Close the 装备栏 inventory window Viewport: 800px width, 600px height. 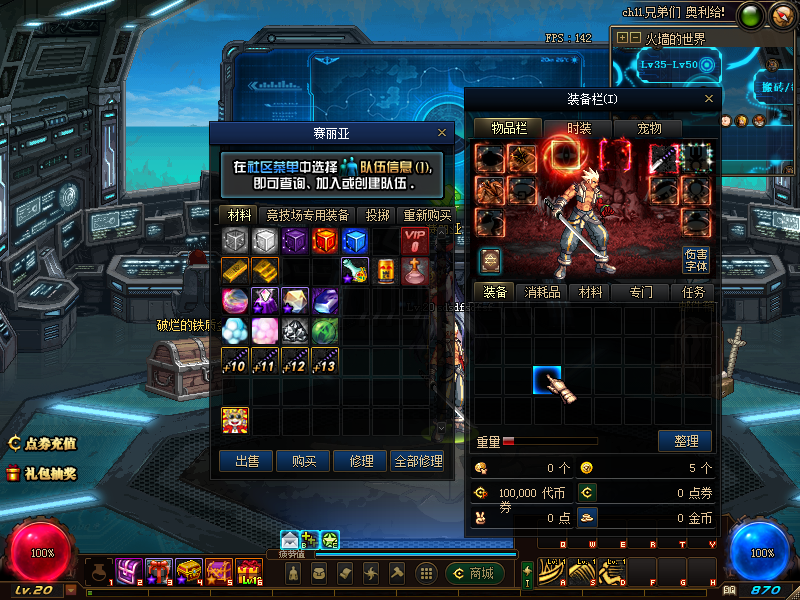click(x=709, y=99)
